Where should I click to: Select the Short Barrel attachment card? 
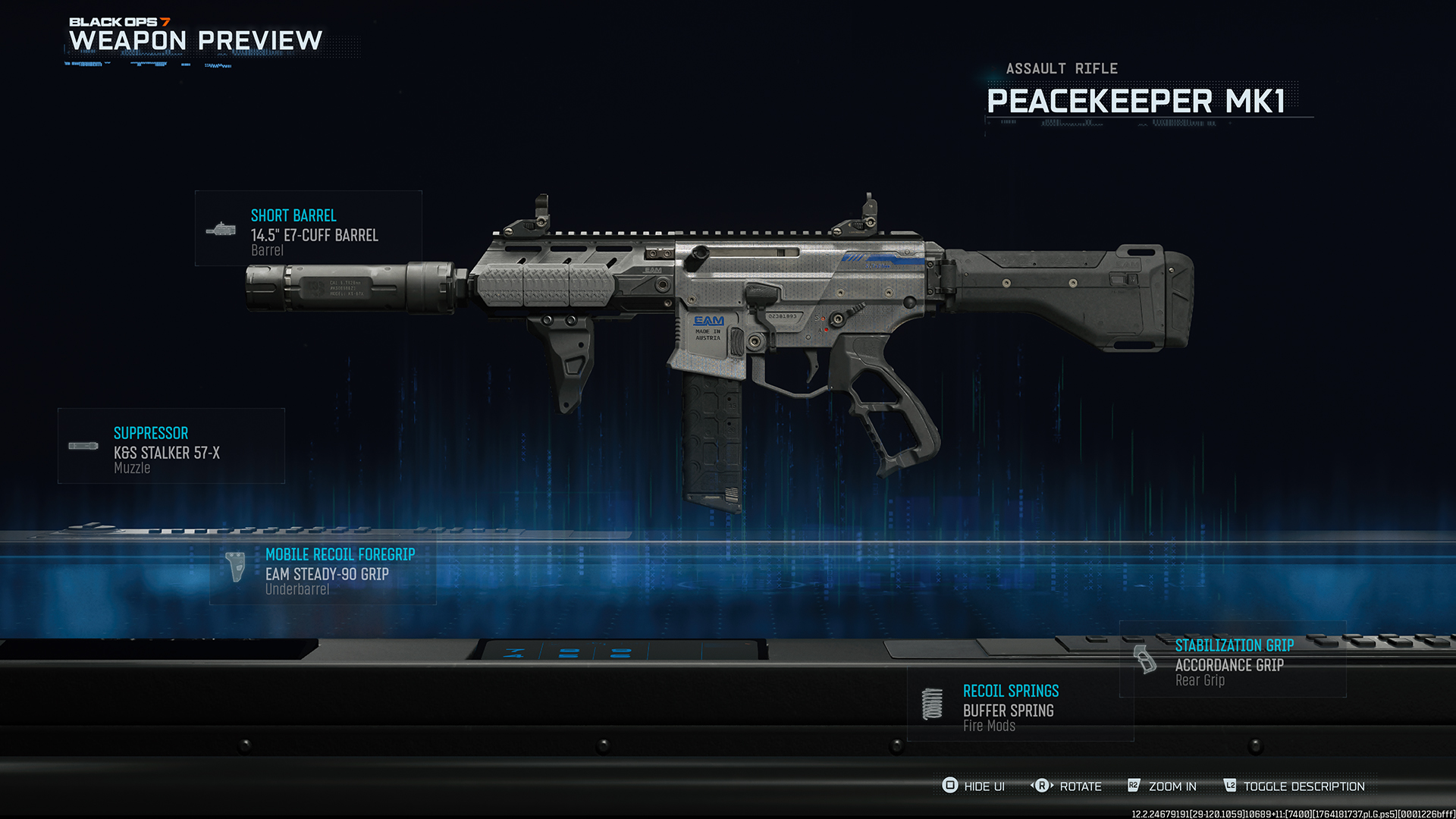pyautogui.click(x=308, y=229)
